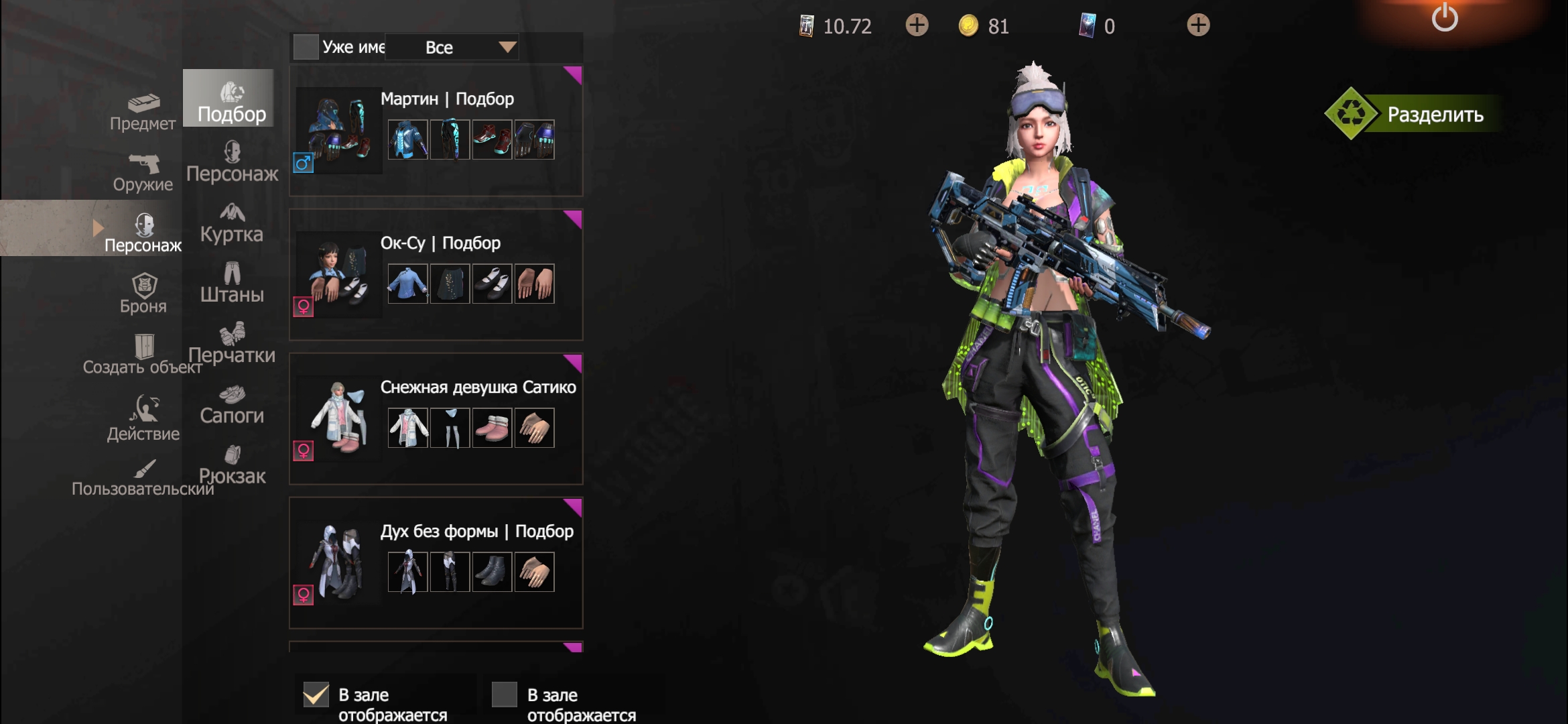Choose the Ок-Су | Подбор outfit set

pyautogui.click(x=436, y=275)
